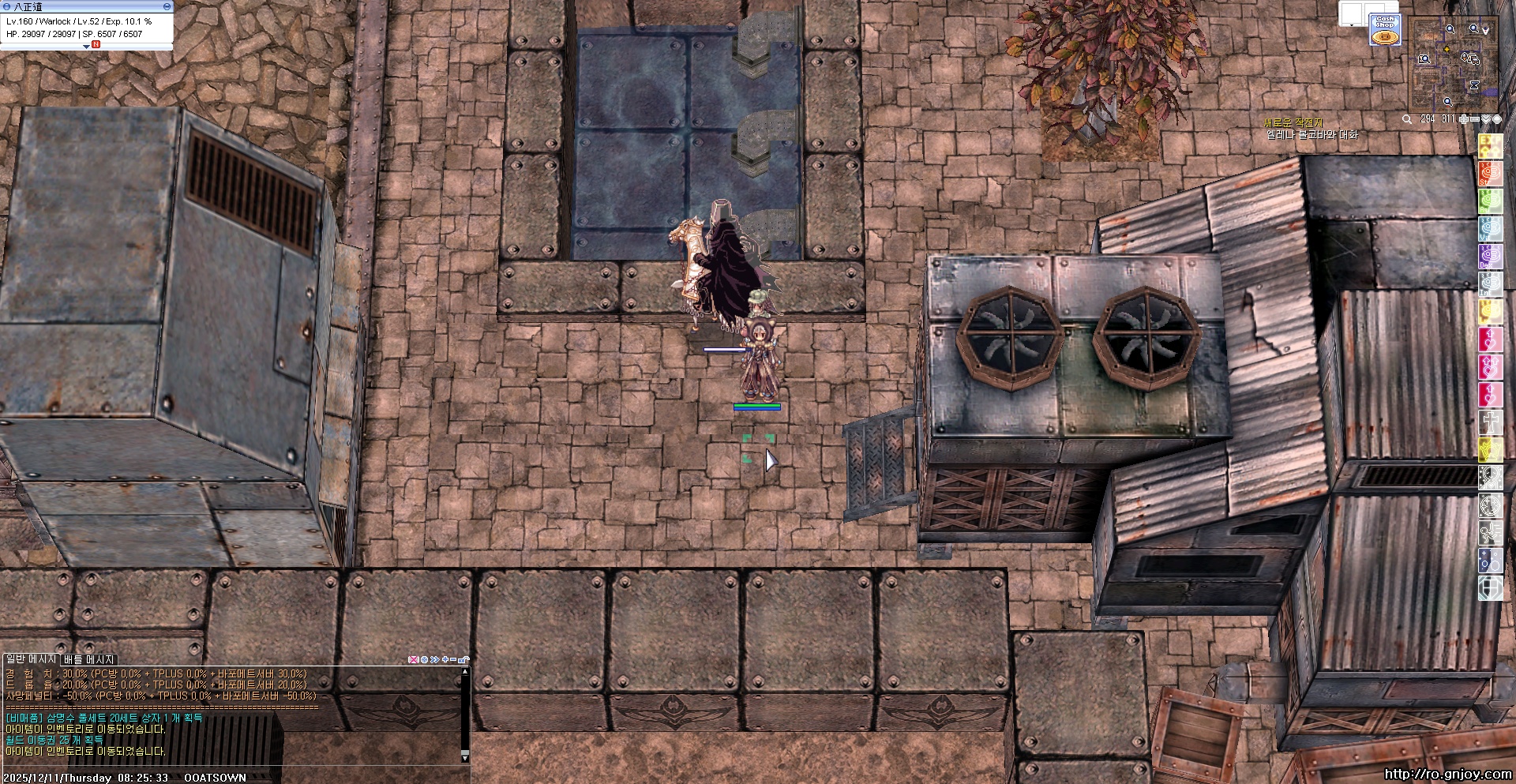Click the chat scrollbar up arrow

(465, 672)
